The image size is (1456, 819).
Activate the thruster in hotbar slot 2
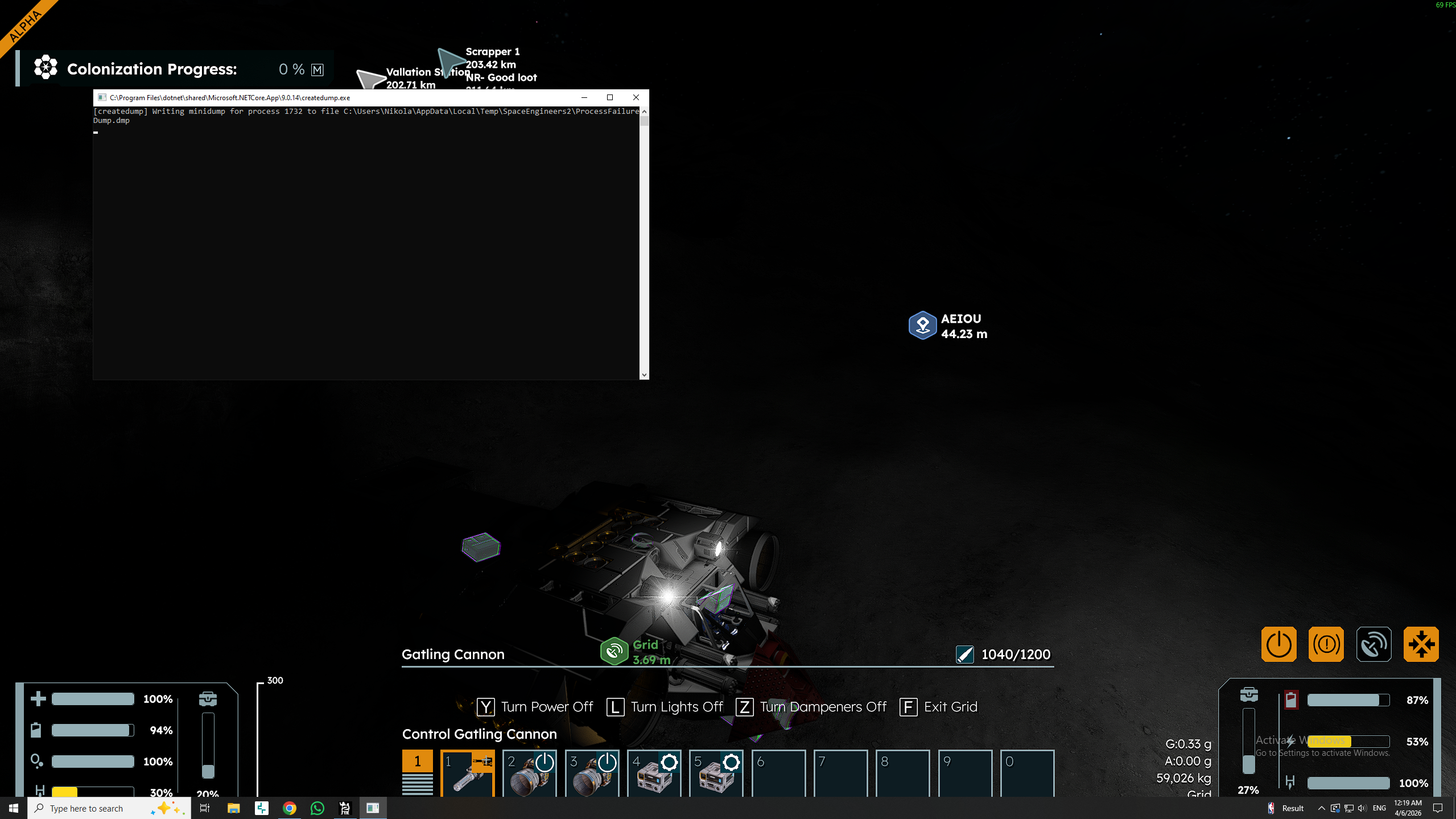529,773
